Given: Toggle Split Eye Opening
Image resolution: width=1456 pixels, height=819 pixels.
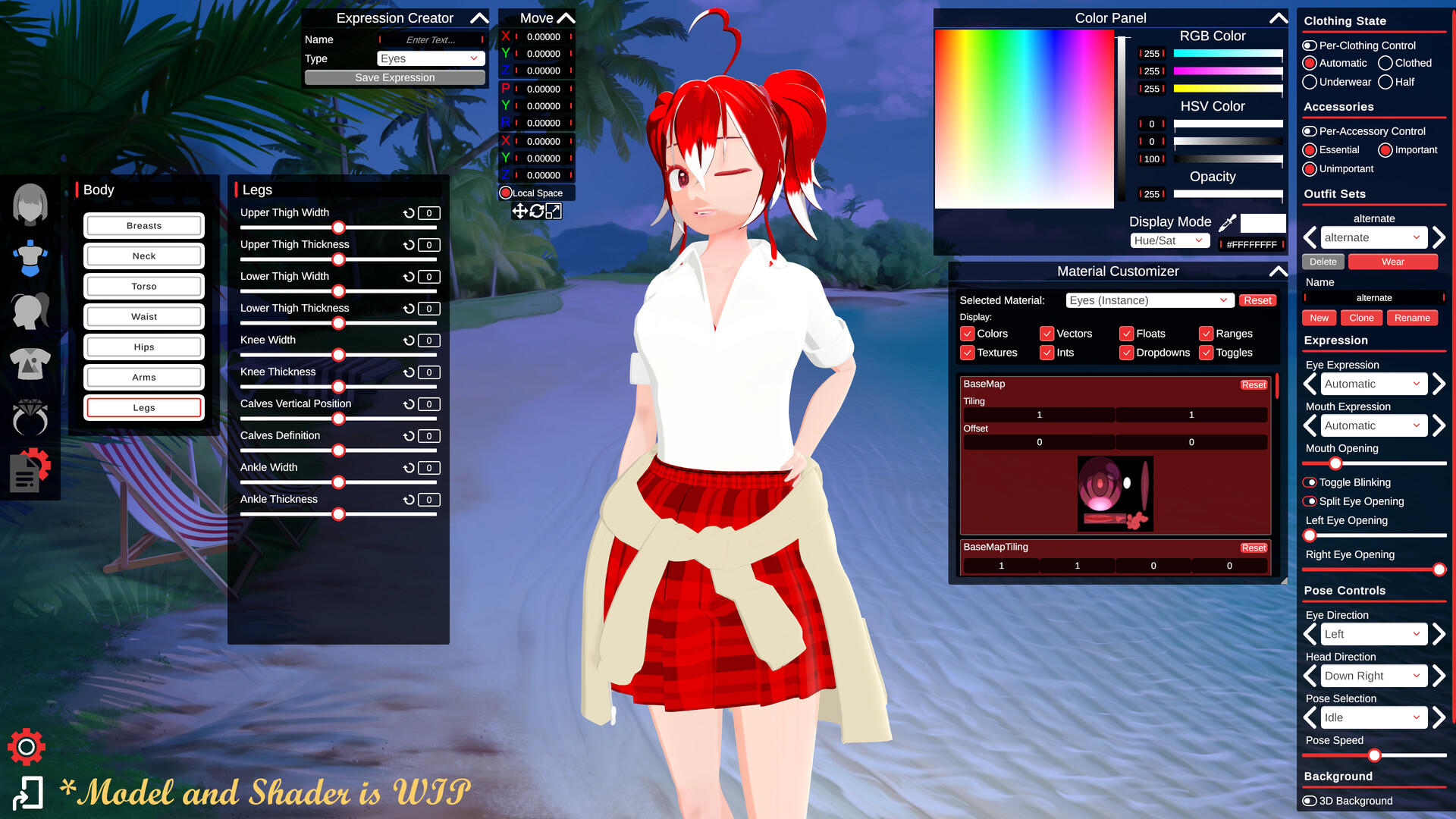Looking at the screenshot, I should (x=1311, y=501).
